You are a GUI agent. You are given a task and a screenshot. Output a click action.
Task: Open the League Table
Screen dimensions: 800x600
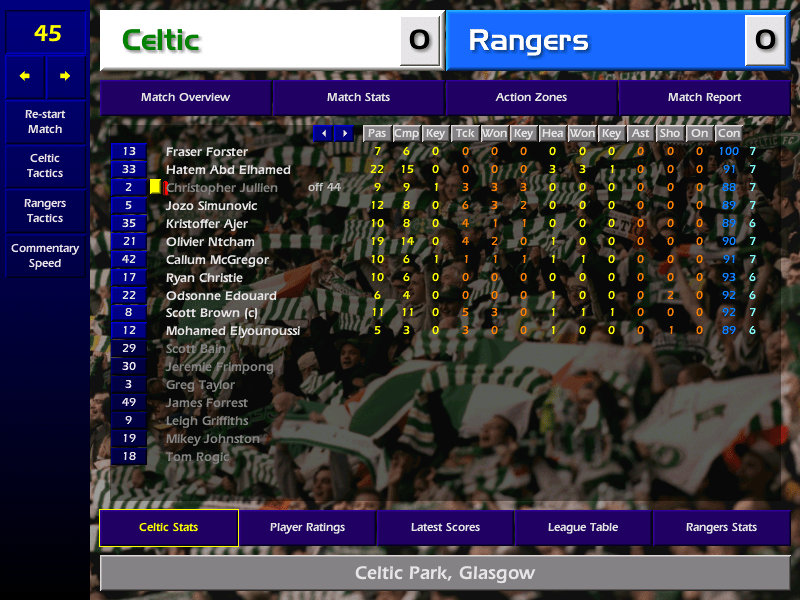pos(583,527)
